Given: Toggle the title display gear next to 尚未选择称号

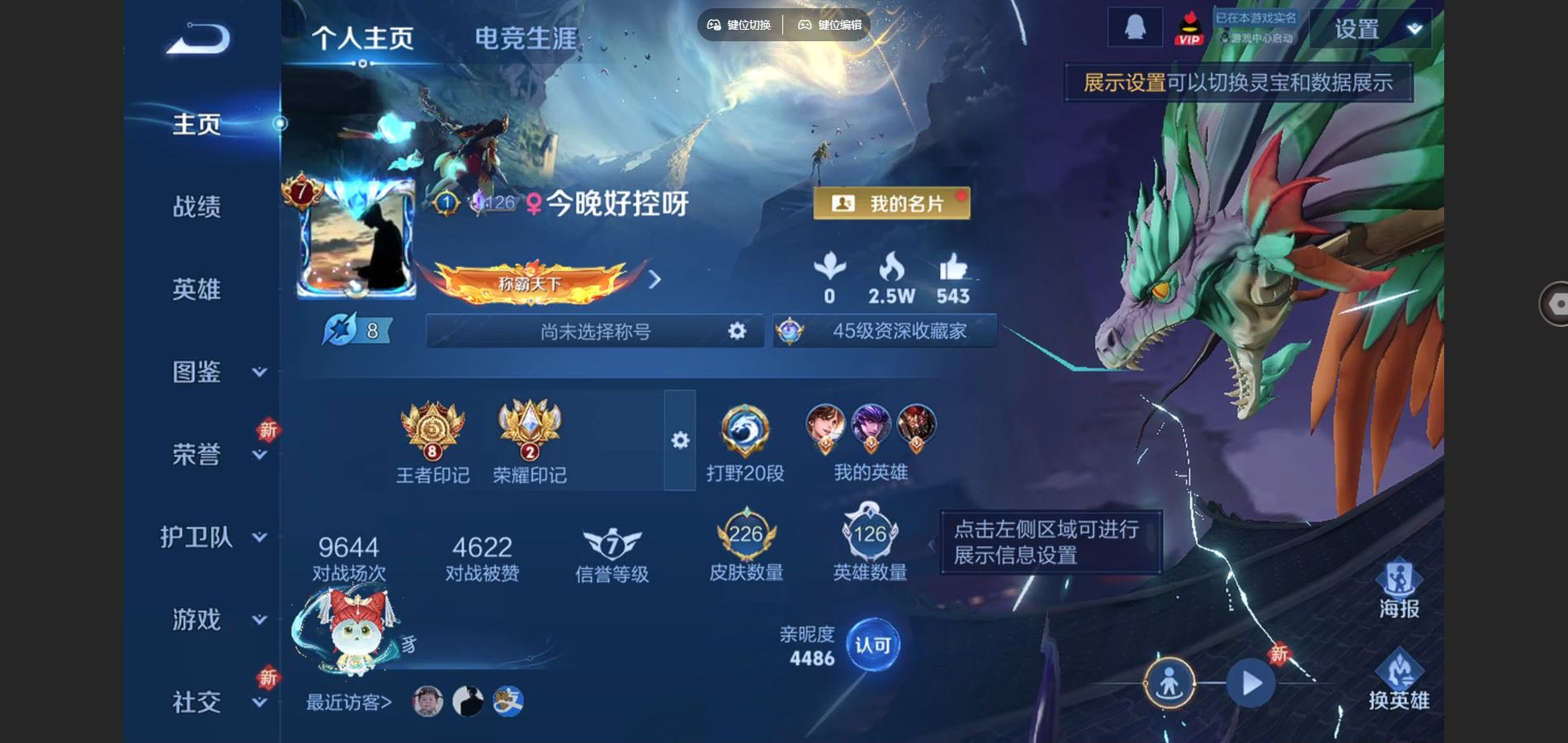Looking at the screenshot, I should click(735, 331).
